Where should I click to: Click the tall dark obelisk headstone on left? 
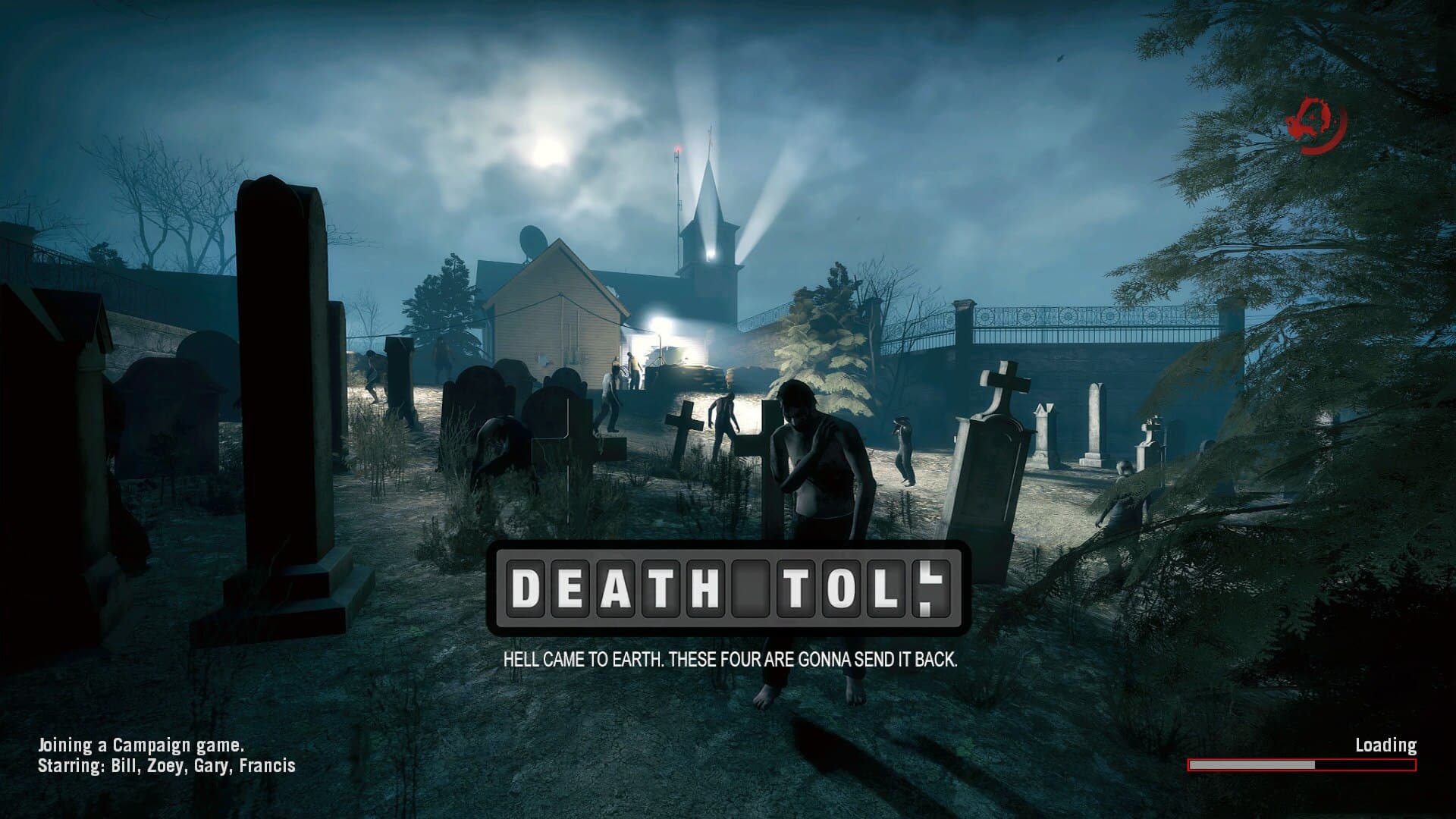pos(281,364)
